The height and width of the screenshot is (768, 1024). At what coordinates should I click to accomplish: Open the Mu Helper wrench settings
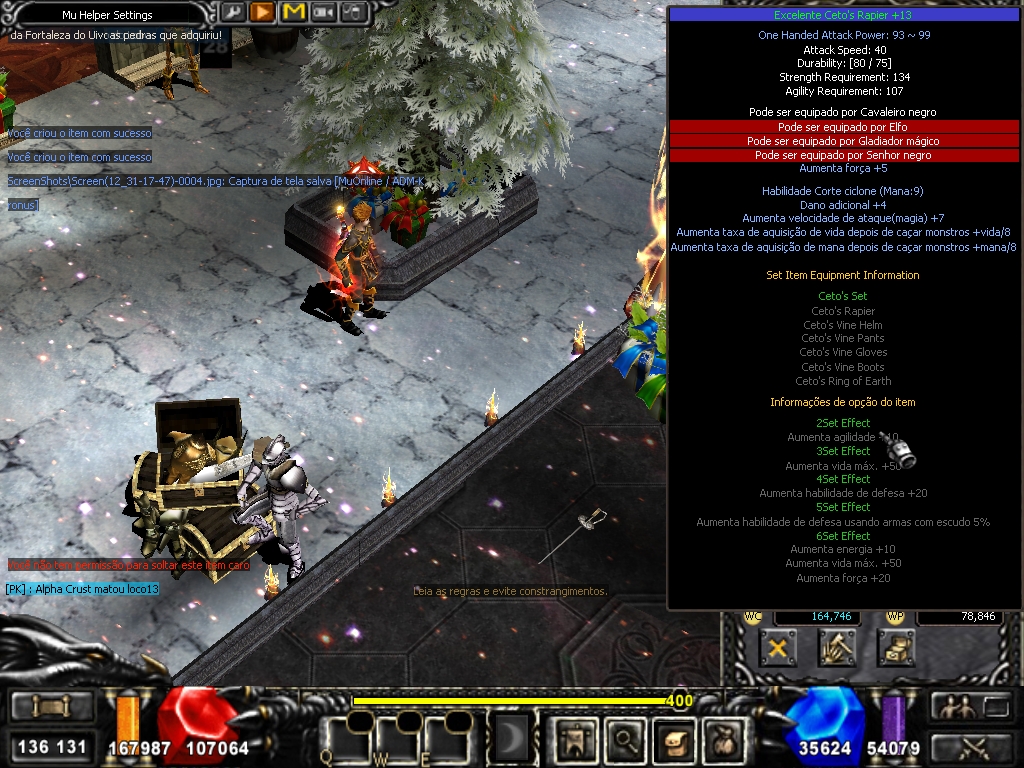(232, 12)
